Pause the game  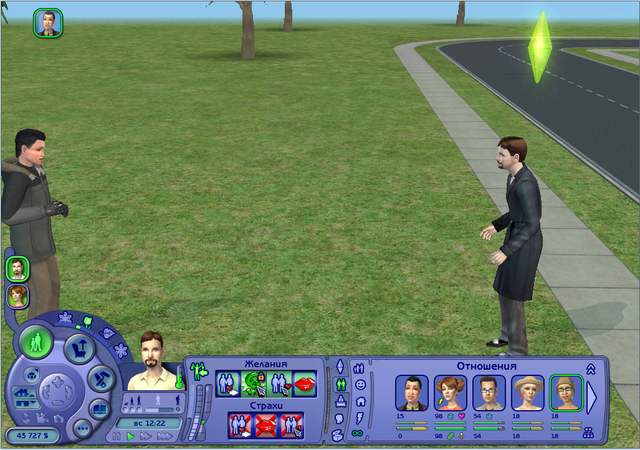[x=115, y=436]
